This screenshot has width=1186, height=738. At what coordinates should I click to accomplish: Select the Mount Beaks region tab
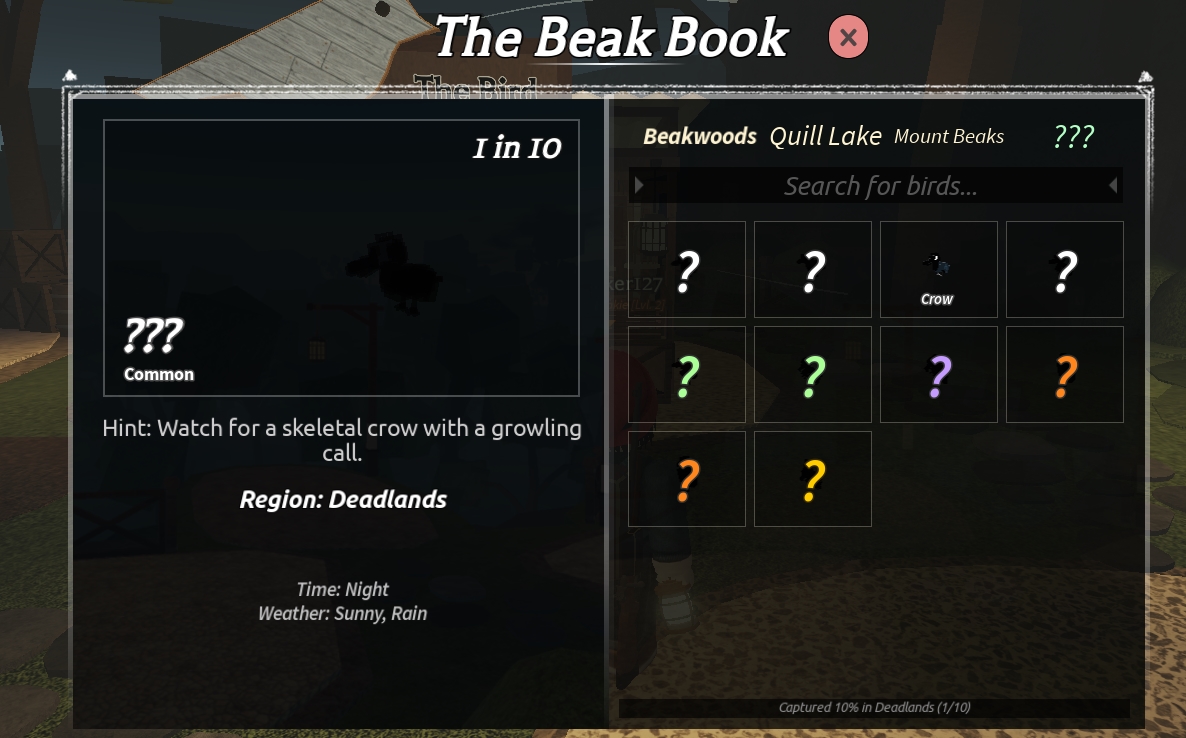click(x=948, y=137)
